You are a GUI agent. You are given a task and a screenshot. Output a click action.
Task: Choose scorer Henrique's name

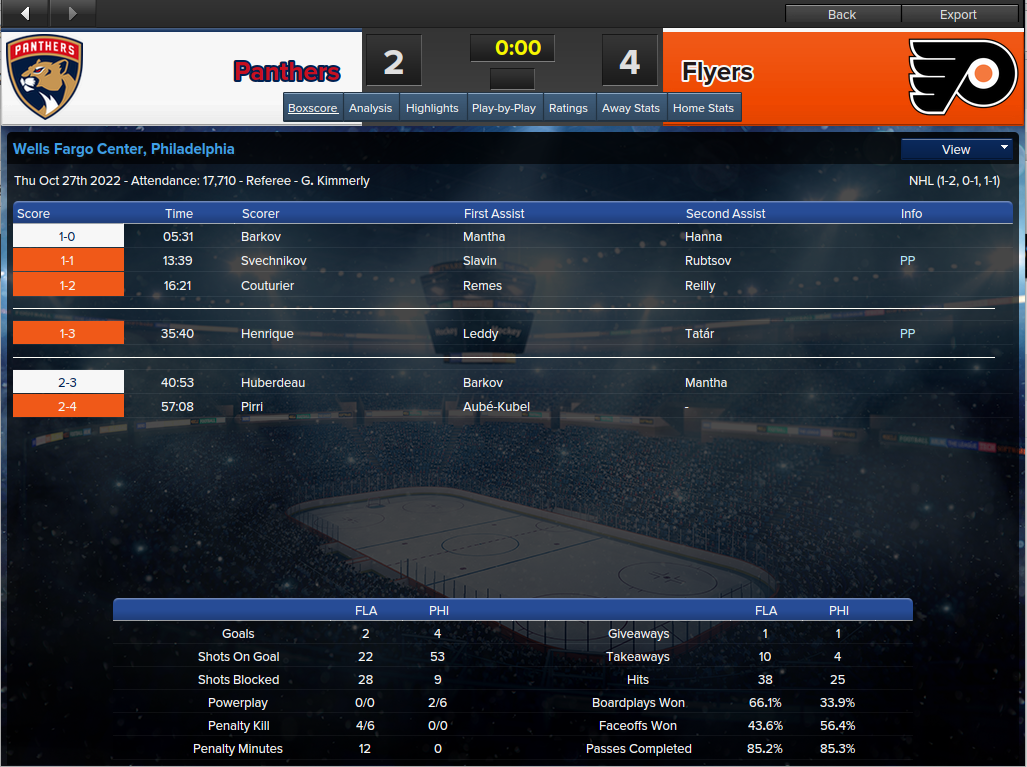click(267, 333)
